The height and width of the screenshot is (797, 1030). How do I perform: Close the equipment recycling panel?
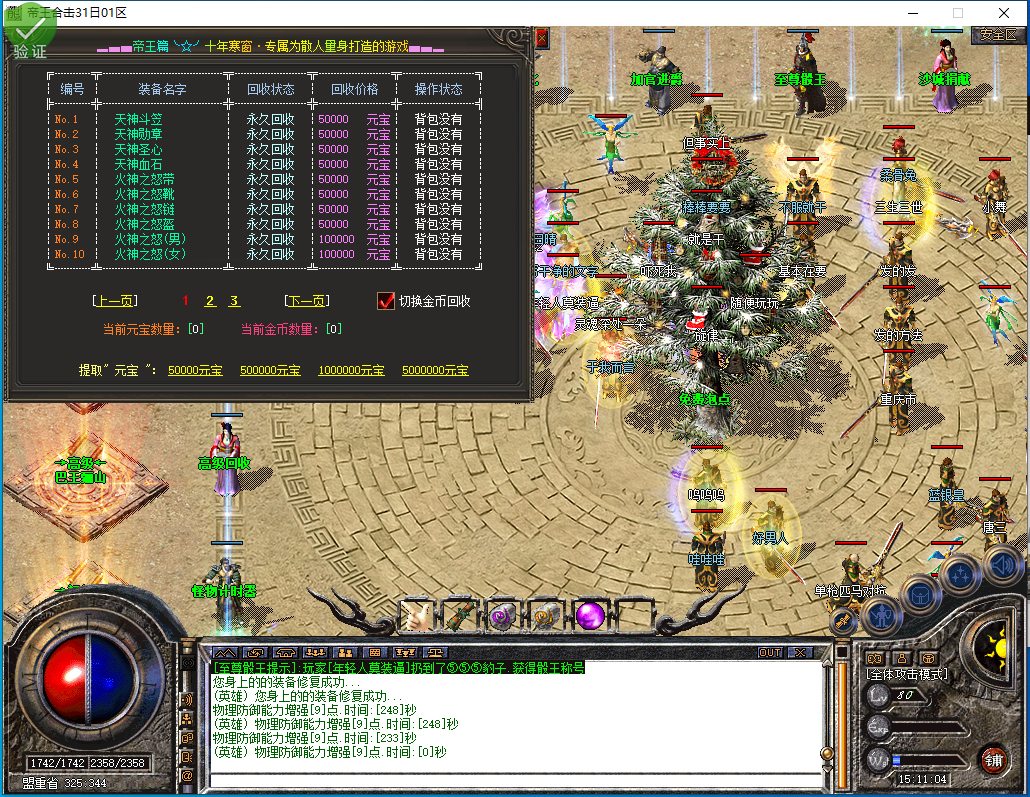coord(542,38)
